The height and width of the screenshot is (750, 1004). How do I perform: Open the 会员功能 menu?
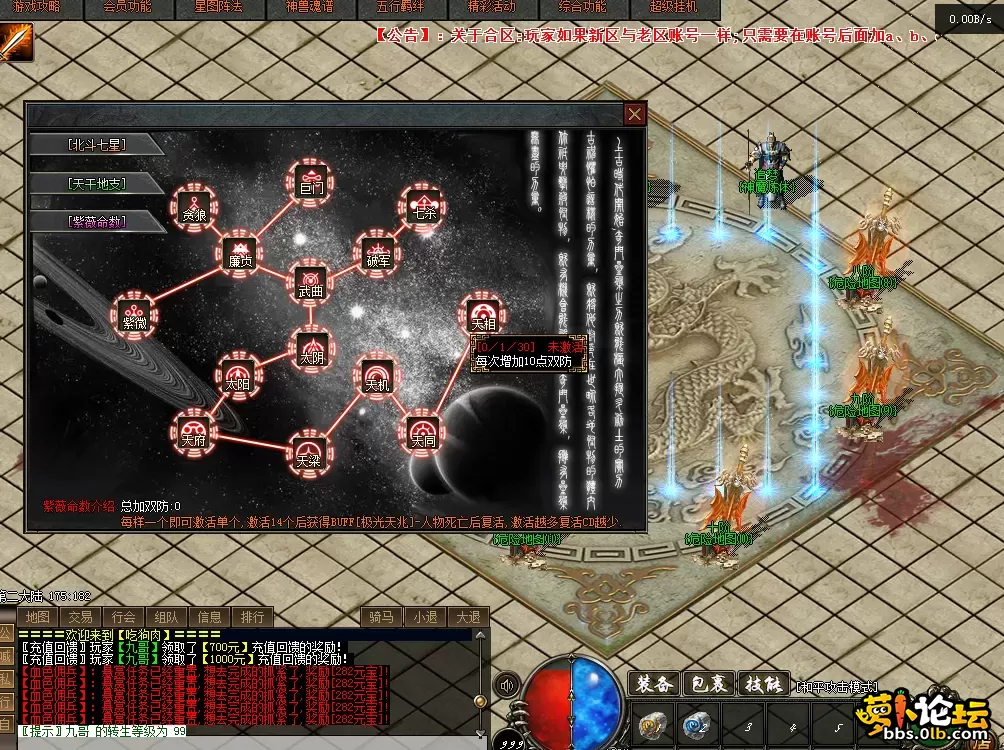[x=128, y=7]
